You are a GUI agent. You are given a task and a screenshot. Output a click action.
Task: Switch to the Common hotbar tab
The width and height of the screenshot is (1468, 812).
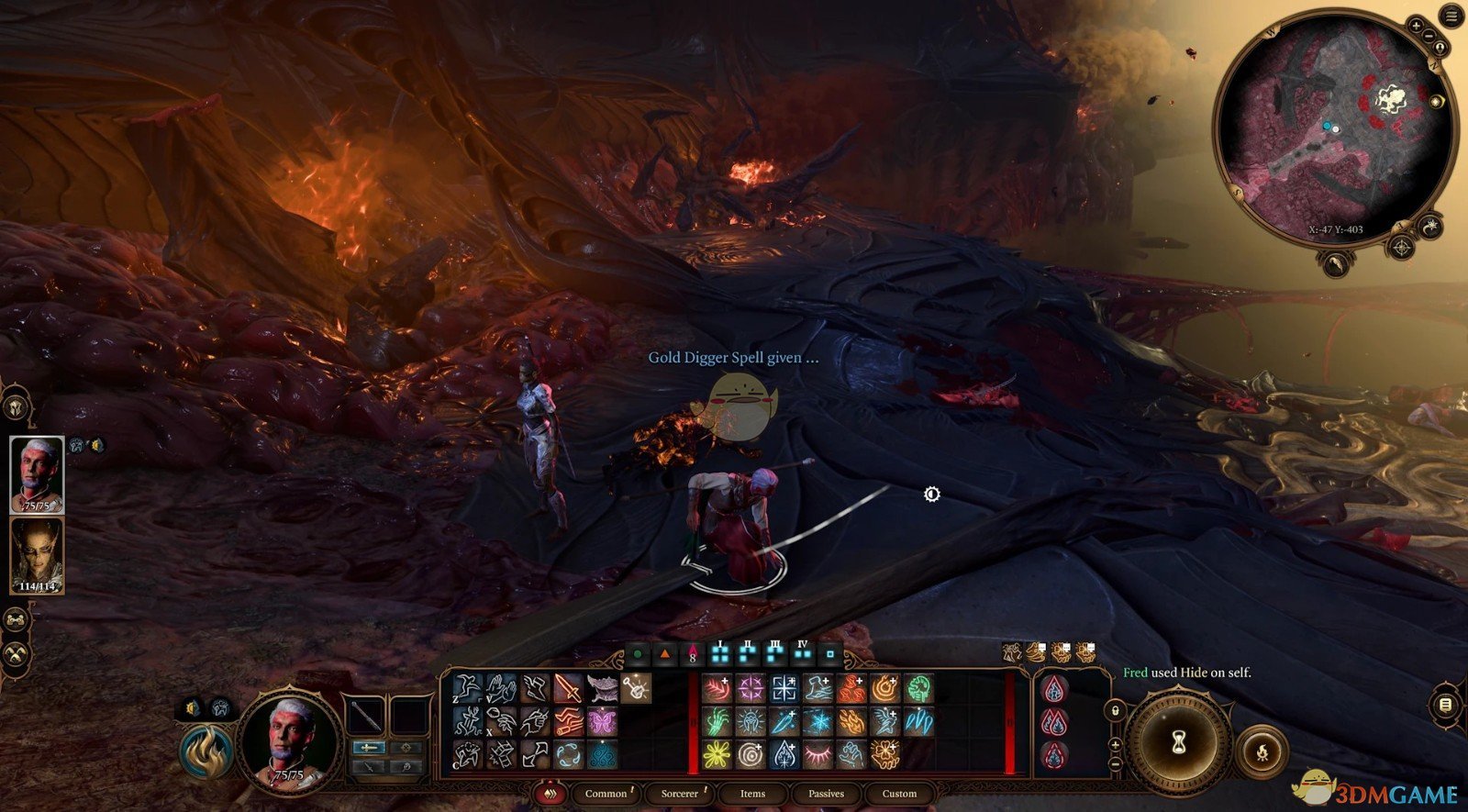point(606,794)
